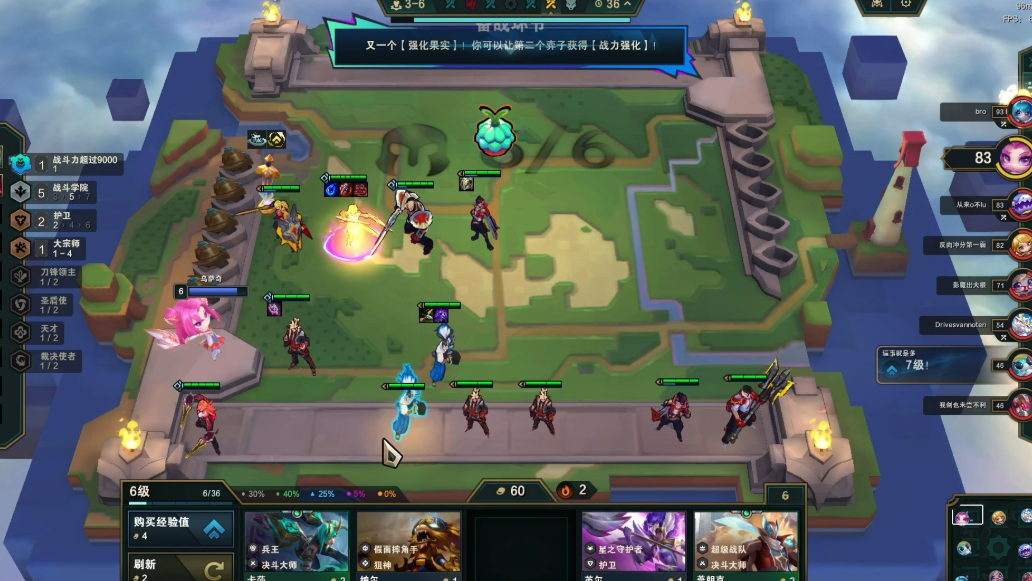1032x581 pixels.
Task: Open the settings gear at top right
Action: coord(906,4)
